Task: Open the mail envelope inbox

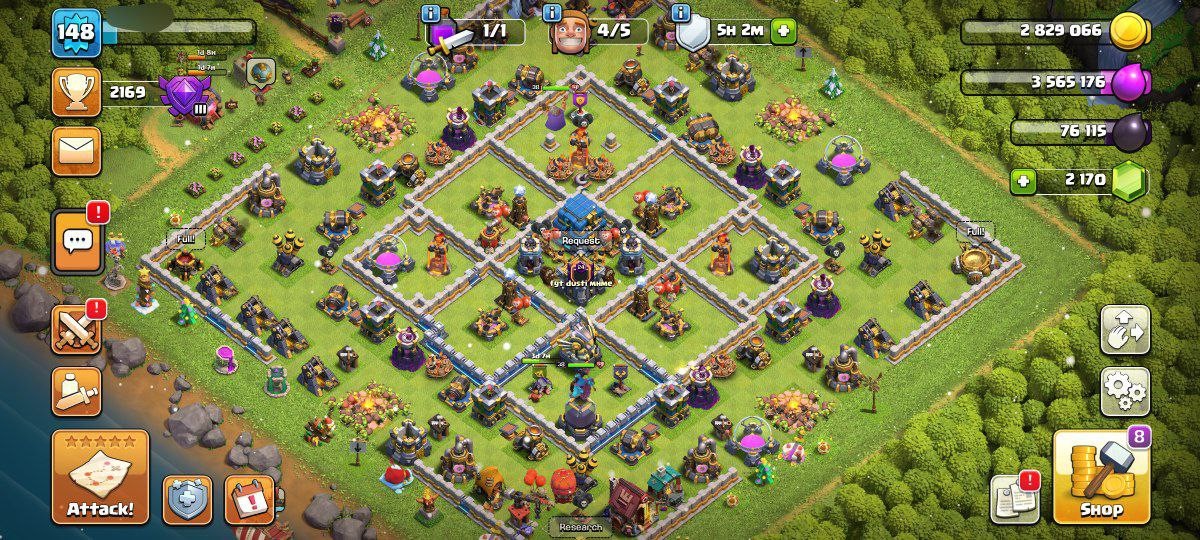Action: coord(77,151)
